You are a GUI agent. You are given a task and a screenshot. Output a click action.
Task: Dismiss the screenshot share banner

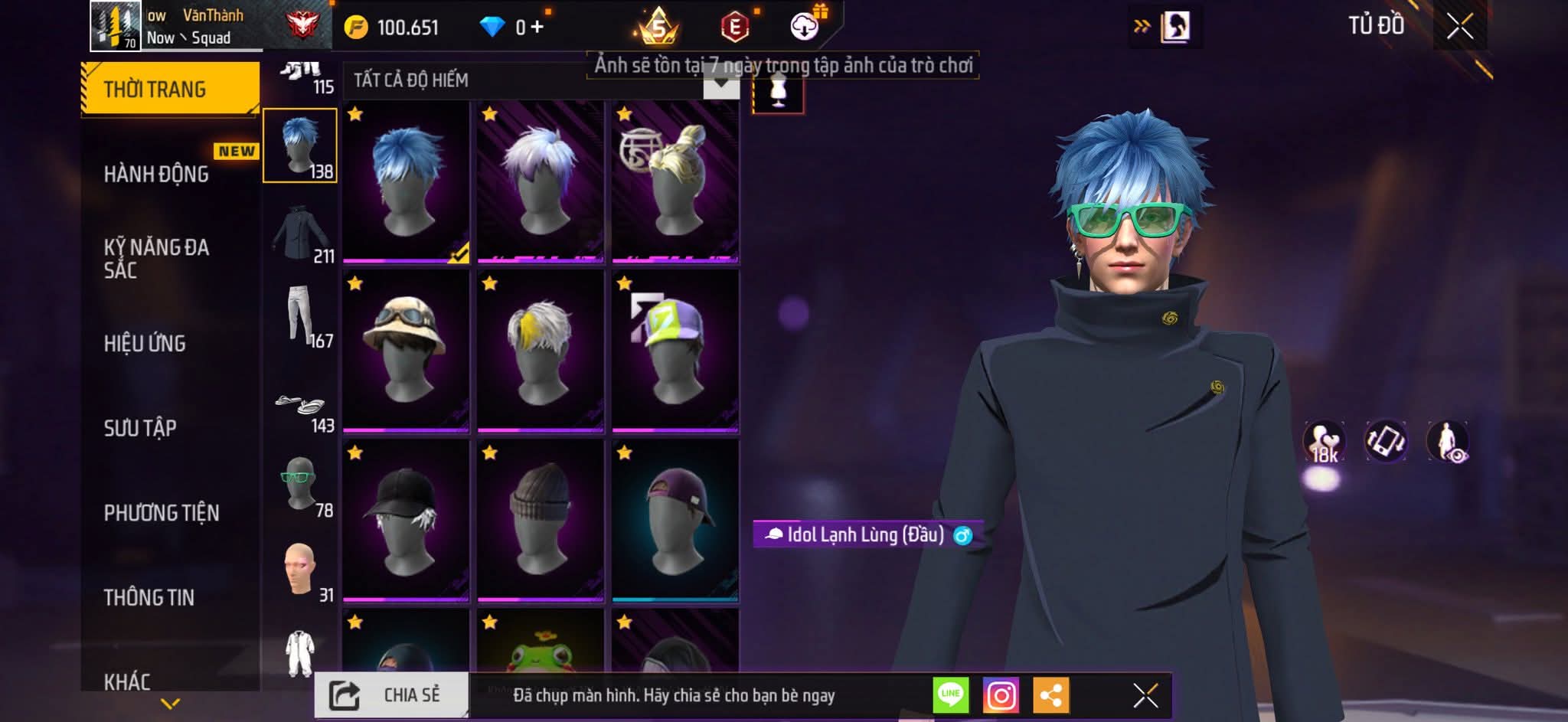click(1145, 695)
